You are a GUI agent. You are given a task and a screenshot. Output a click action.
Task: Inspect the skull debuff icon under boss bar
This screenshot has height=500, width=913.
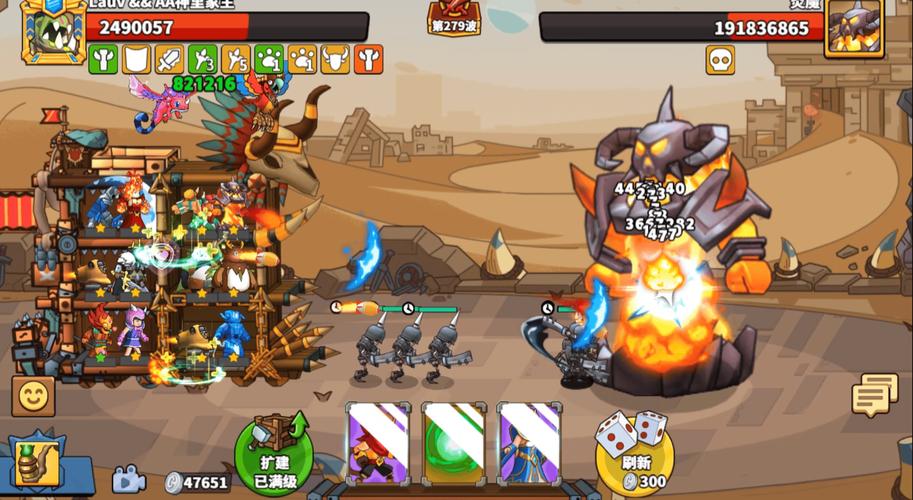[720, 60]
